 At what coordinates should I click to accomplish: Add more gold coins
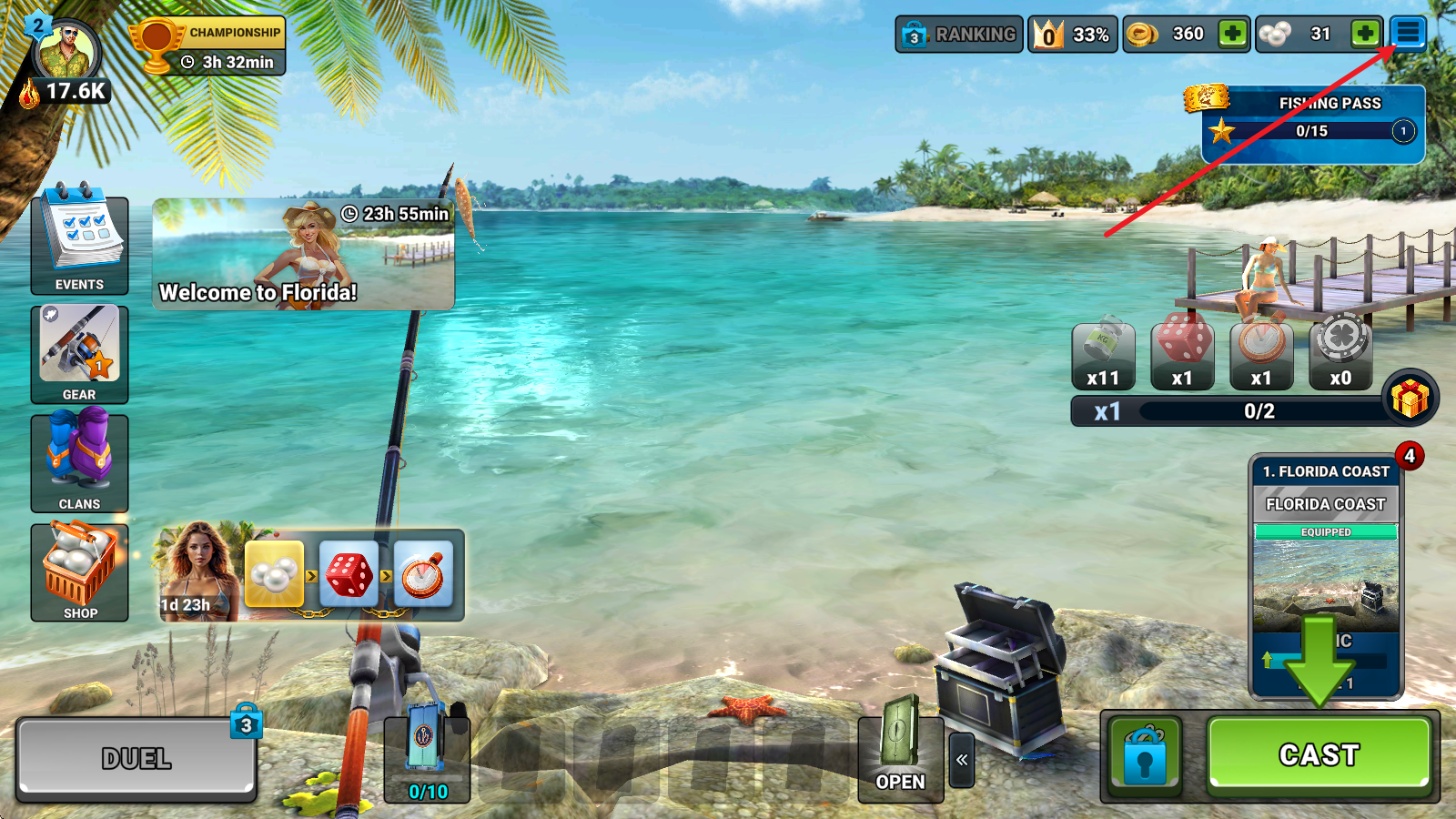pyautogui.click(x=1232, y=35)
